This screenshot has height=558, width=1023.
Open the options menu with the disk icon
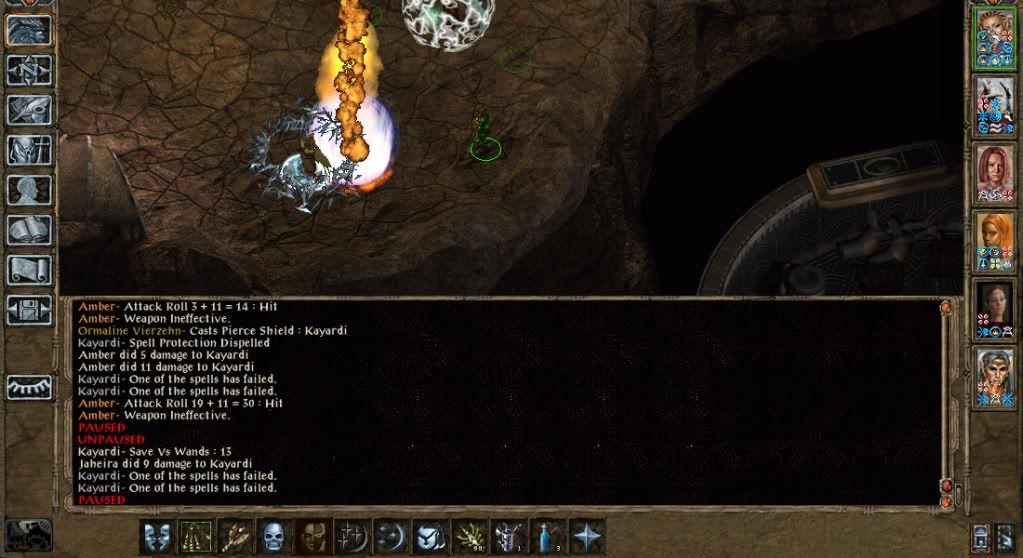pos(29,310)
